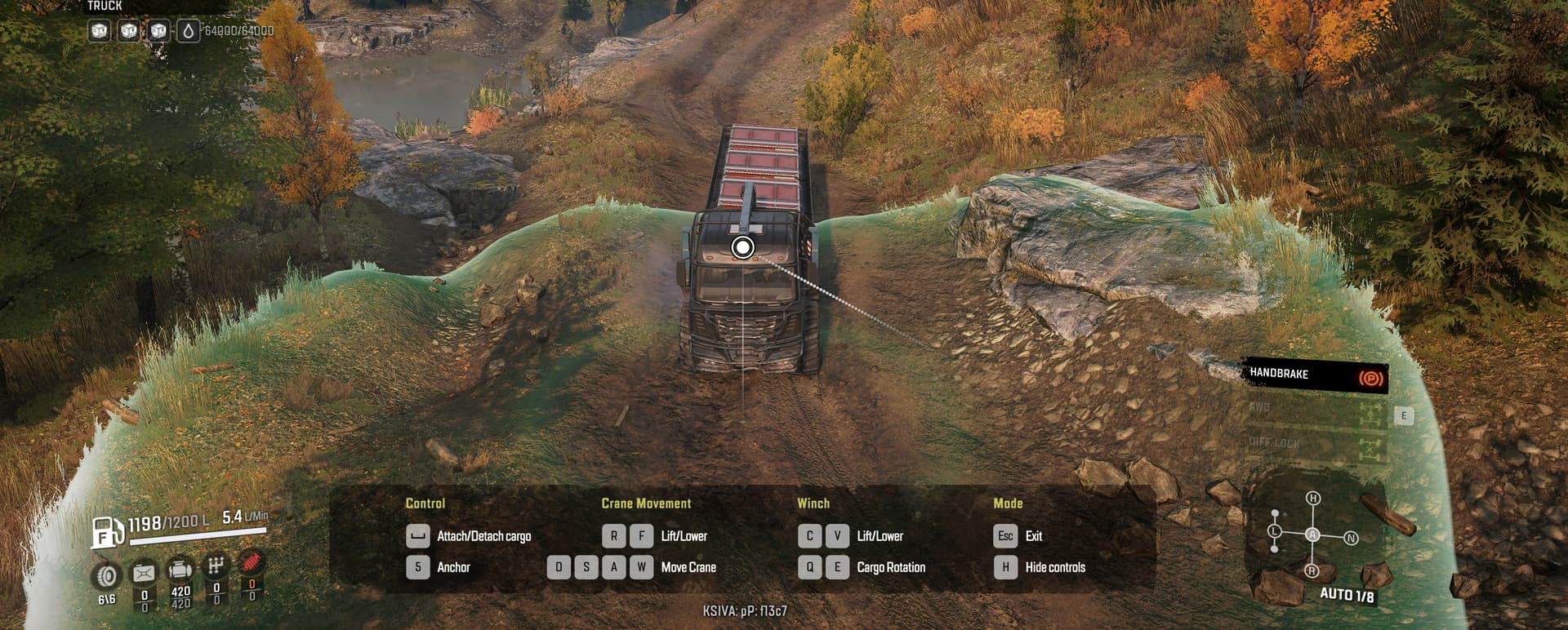Select Neutral on the gear shifter
The height and width of the screenshot is (630, 1568).
(1351, 538)
